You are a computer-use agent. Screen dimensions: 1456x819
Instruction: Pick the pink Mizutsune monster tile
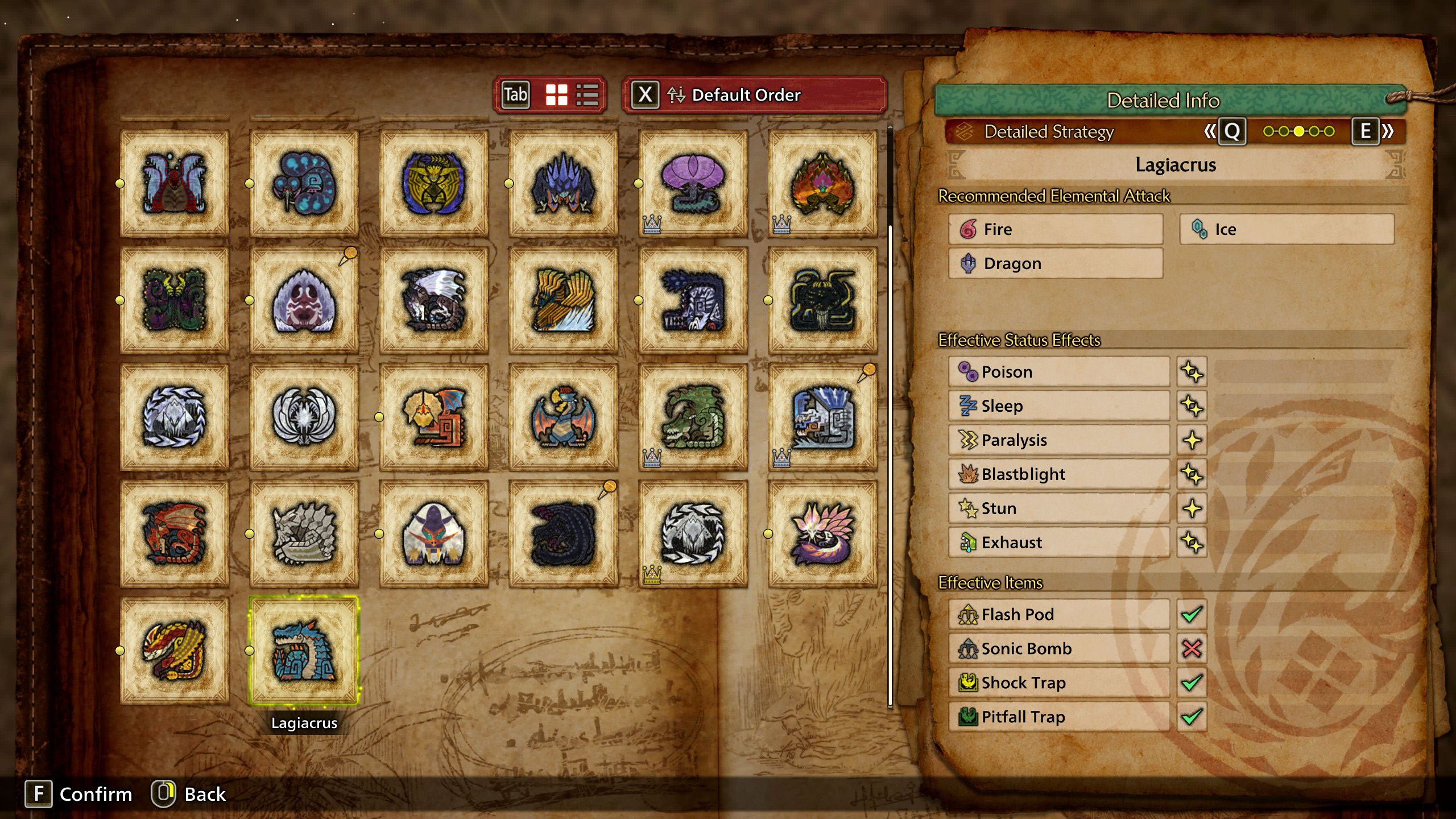coord(822,534)
